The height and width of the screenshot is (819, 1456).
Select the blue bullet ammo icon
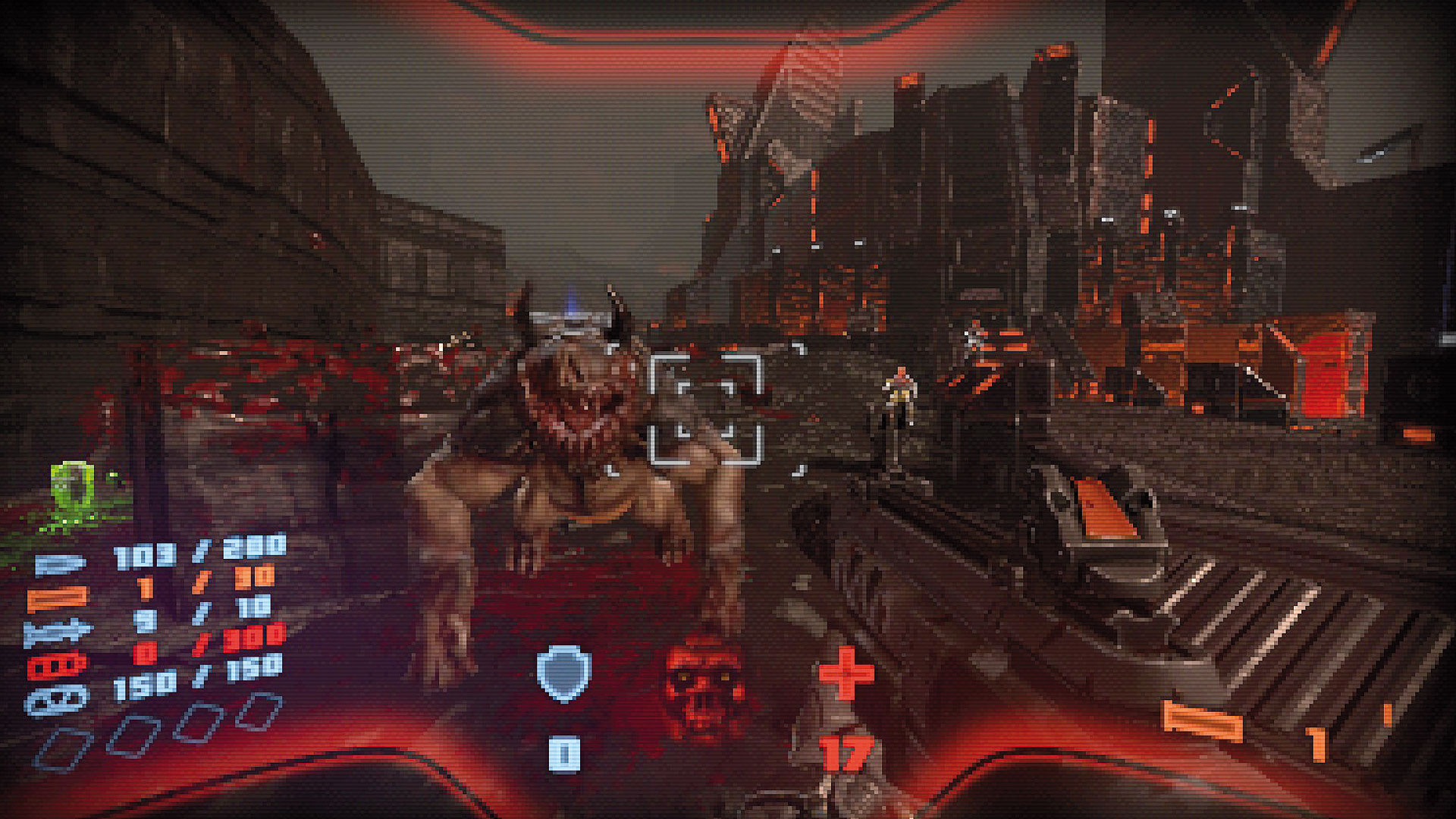pyautogui.click(x=59, y=564)
